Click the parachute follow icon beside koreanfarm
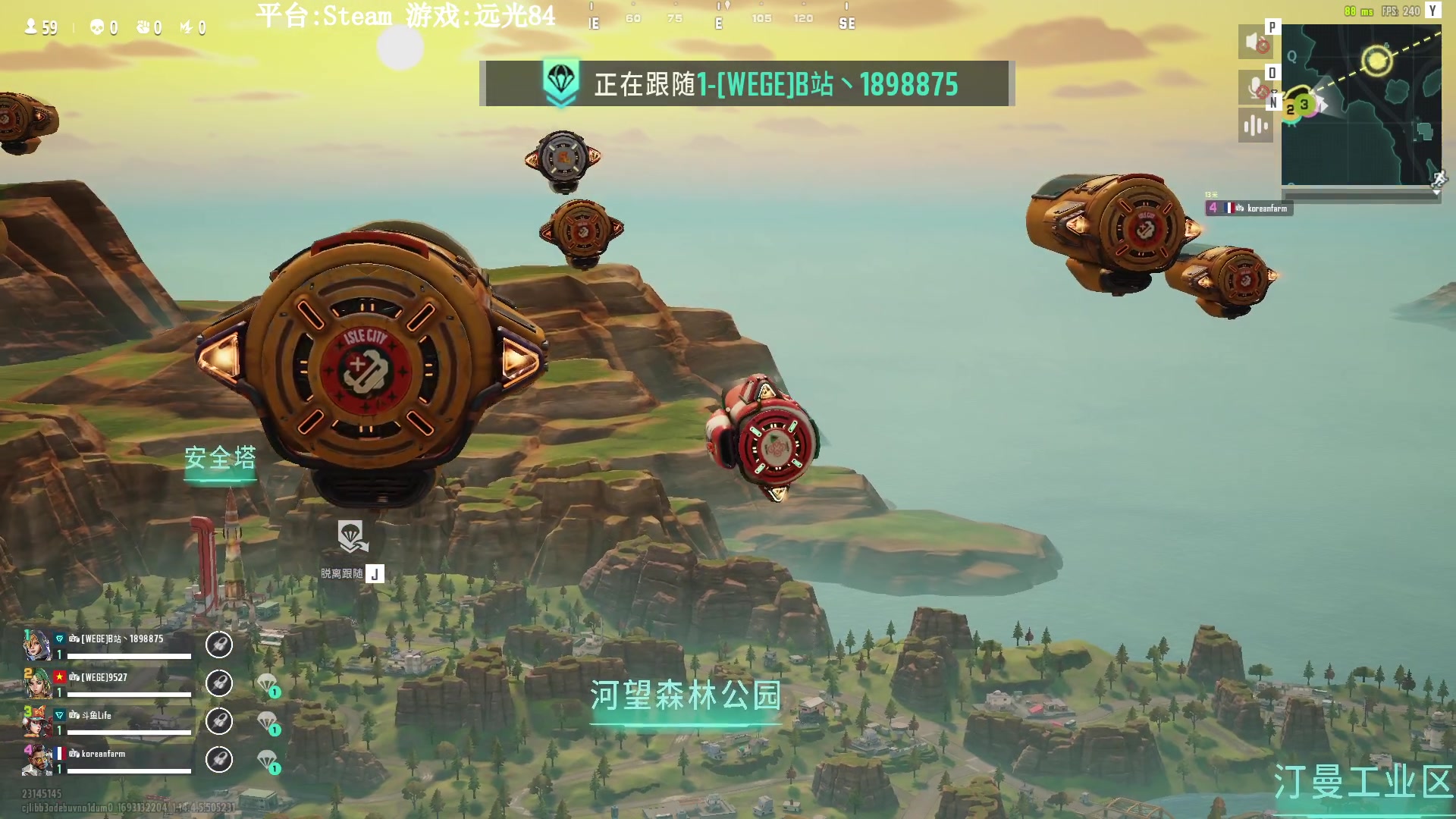The image size is (1456, 819). (x=268, y=760)
